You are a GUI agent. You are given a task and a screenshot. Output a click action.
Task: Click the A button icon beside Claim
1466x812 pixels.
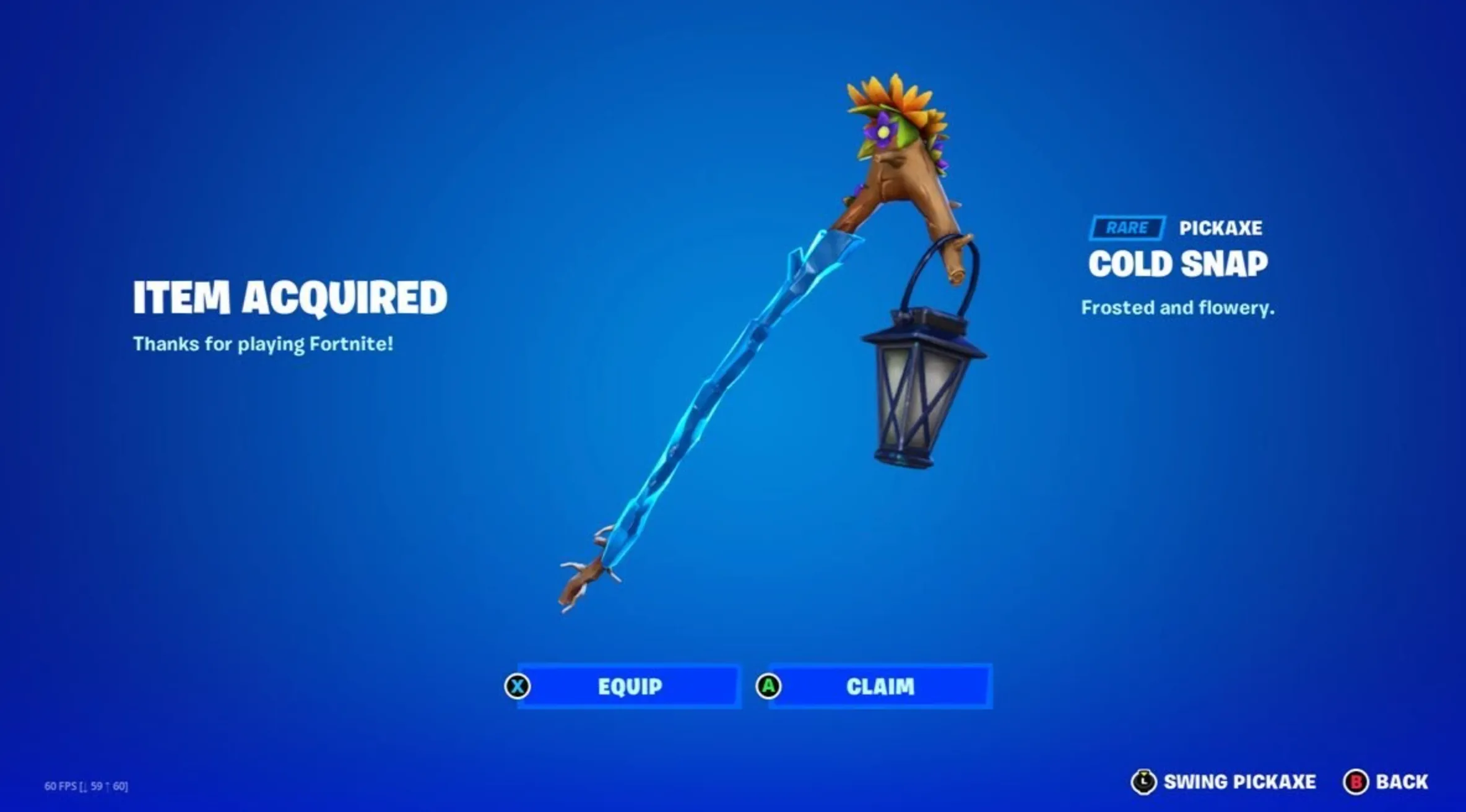768,686
